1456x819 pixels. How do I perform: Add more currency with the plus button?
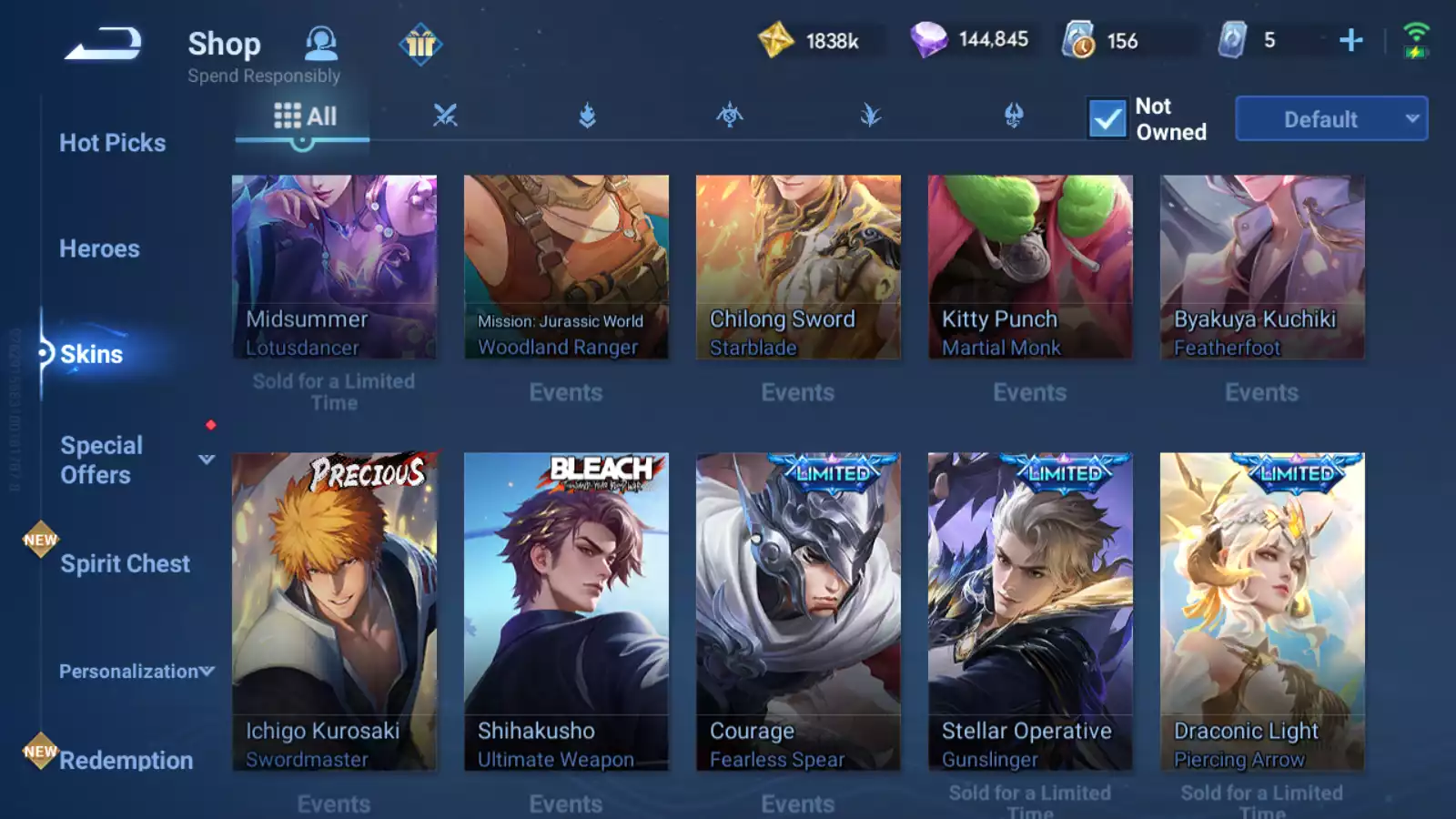tap(1351, 40)
